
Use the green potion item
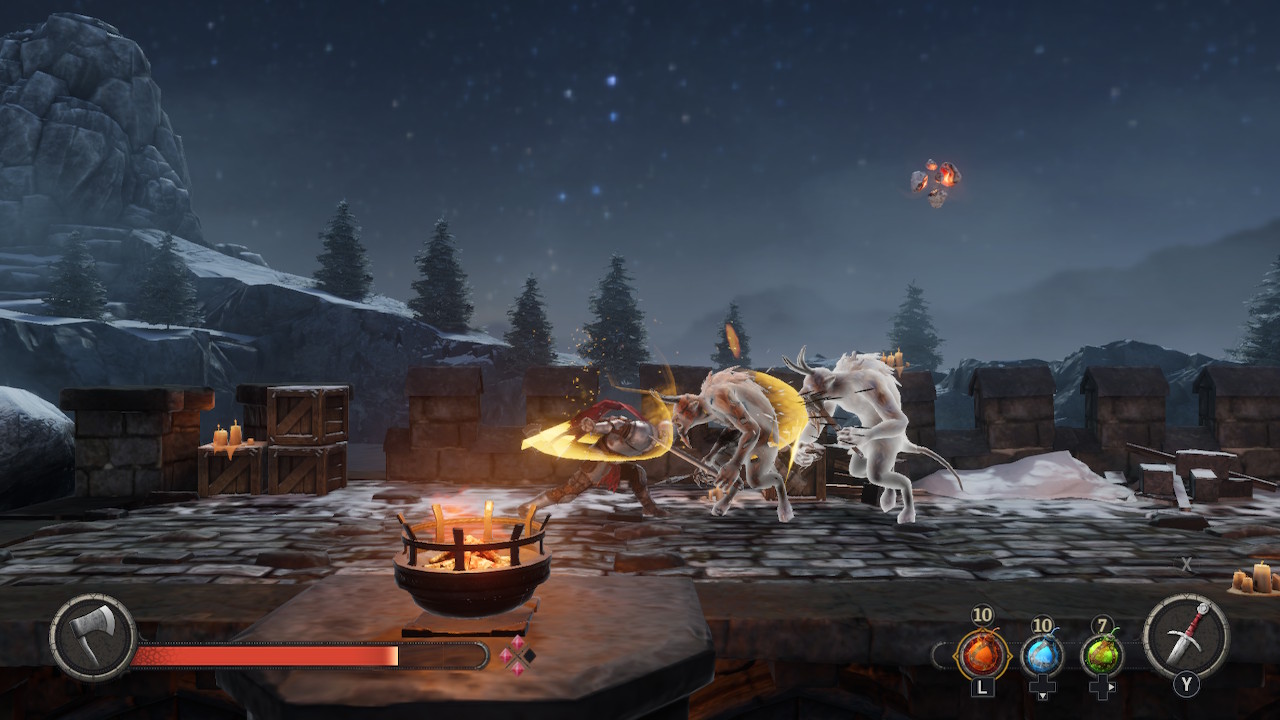(x=1102, y=656)
